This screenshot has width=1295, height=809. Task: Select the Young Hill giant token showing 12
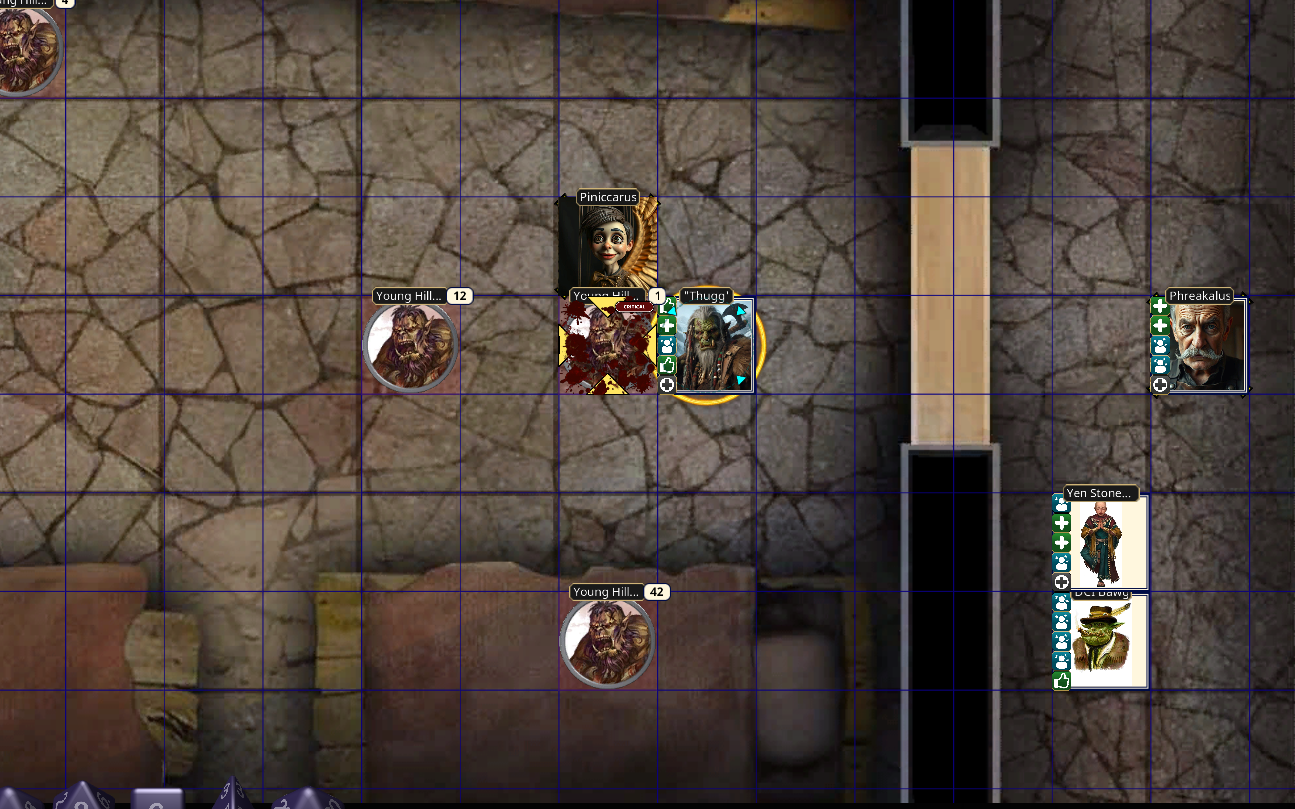(411, 345)
